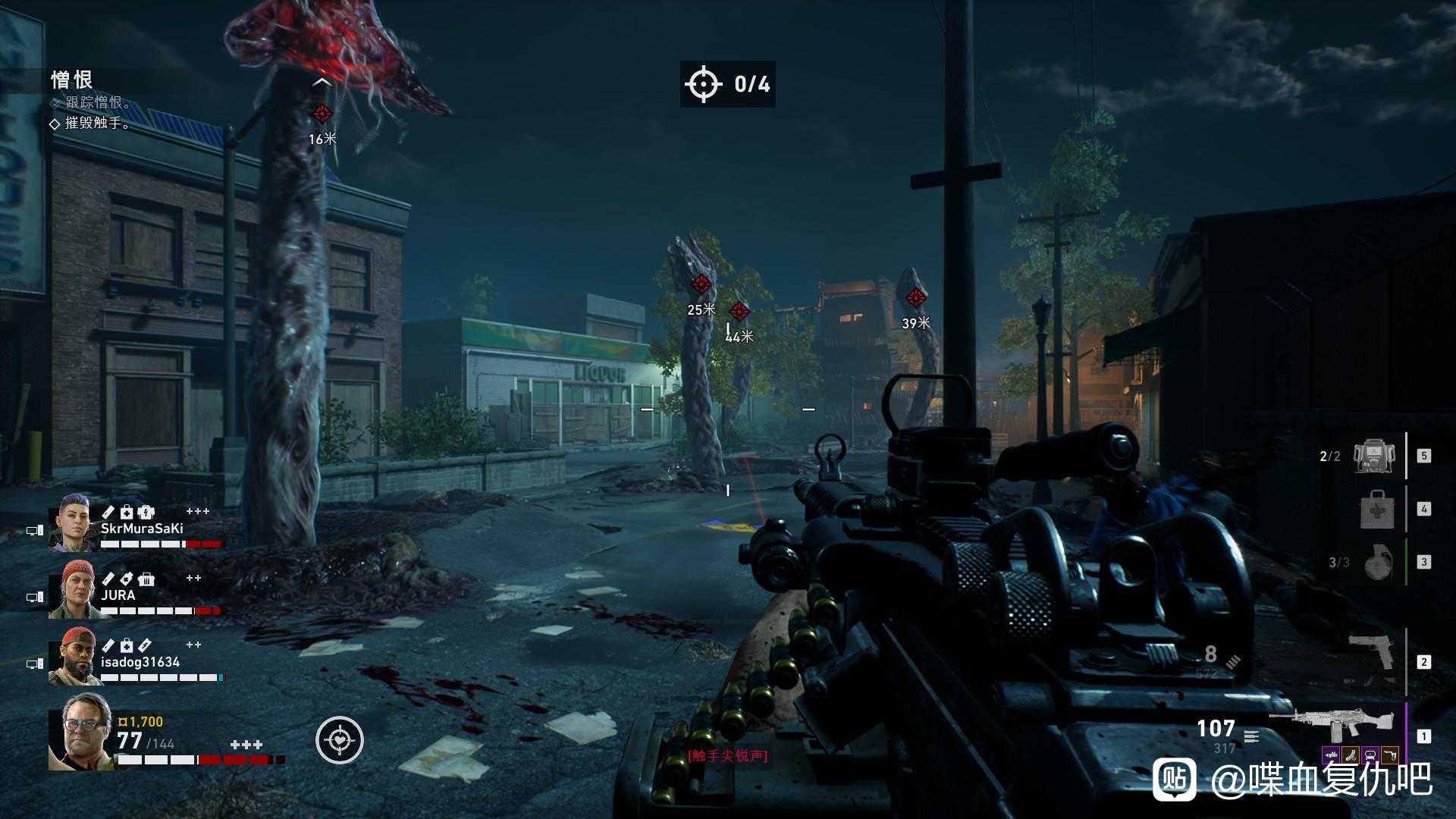
Task: Select the ammo backpack quick slot
Action: click(x=1377, y=456)
